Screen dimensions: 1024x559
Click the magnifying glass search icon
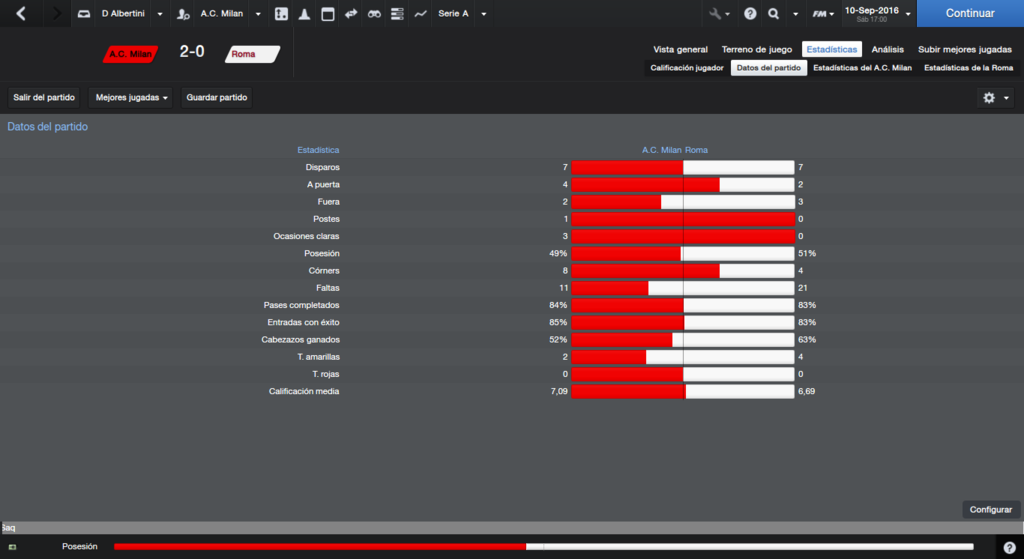(773, 14)
